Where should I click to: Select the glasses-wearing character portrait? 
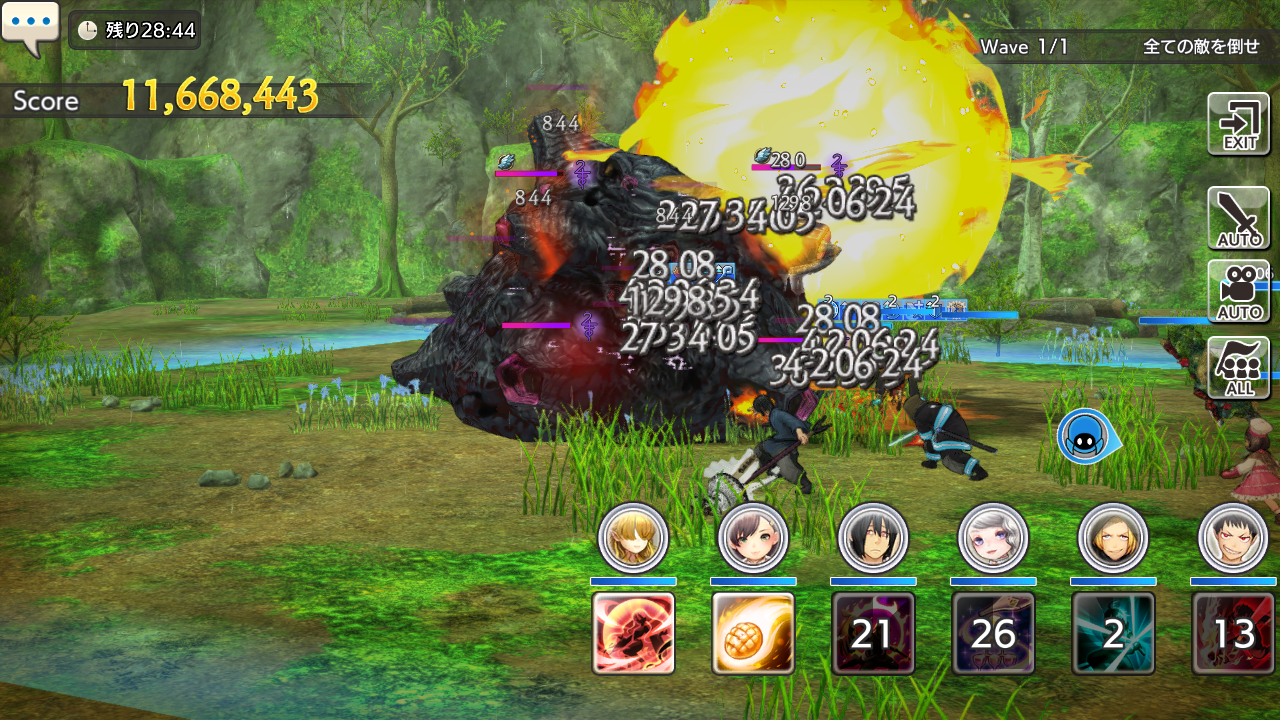(1113, 537)
